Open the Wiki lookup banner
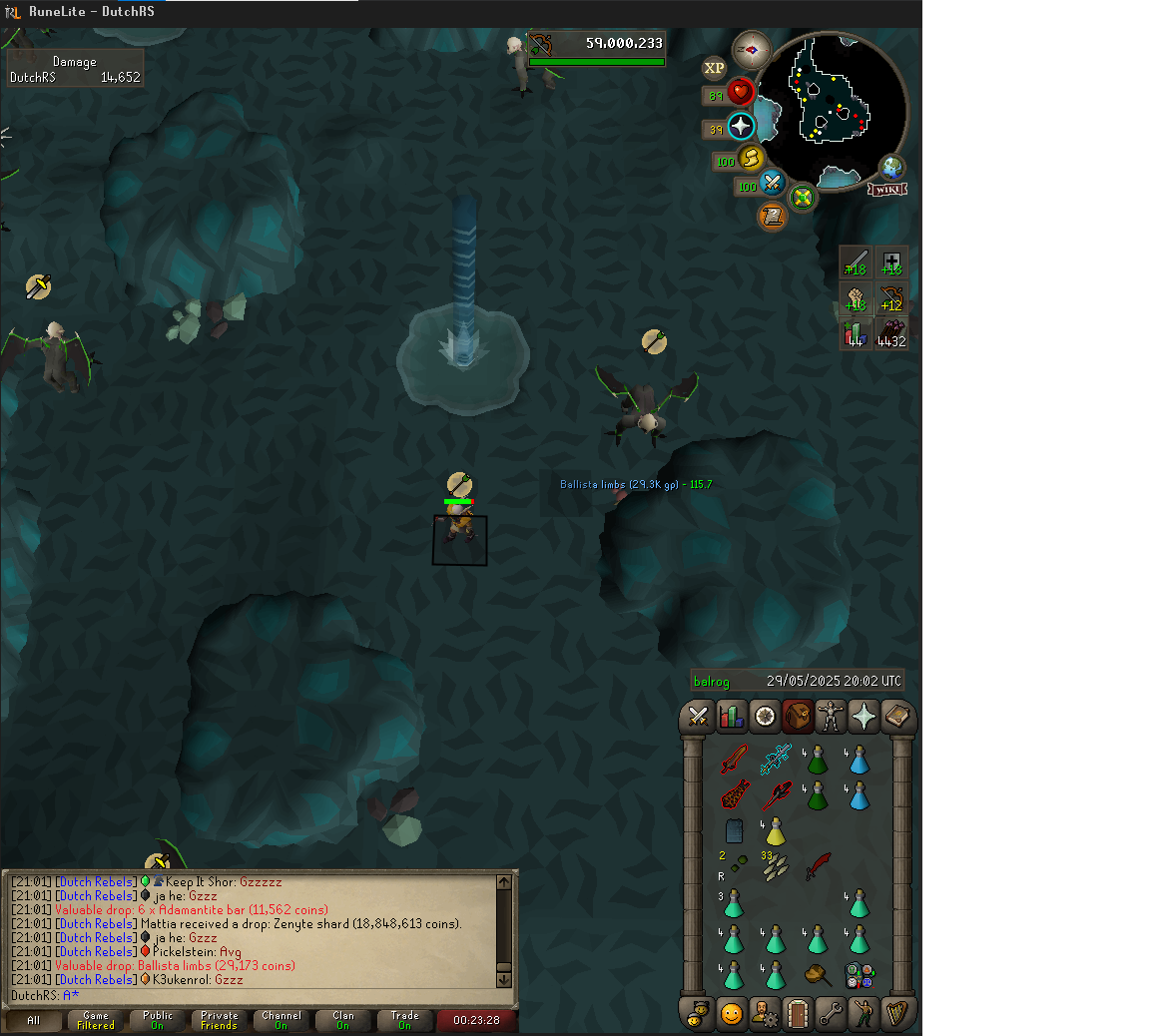 point(887,190)
